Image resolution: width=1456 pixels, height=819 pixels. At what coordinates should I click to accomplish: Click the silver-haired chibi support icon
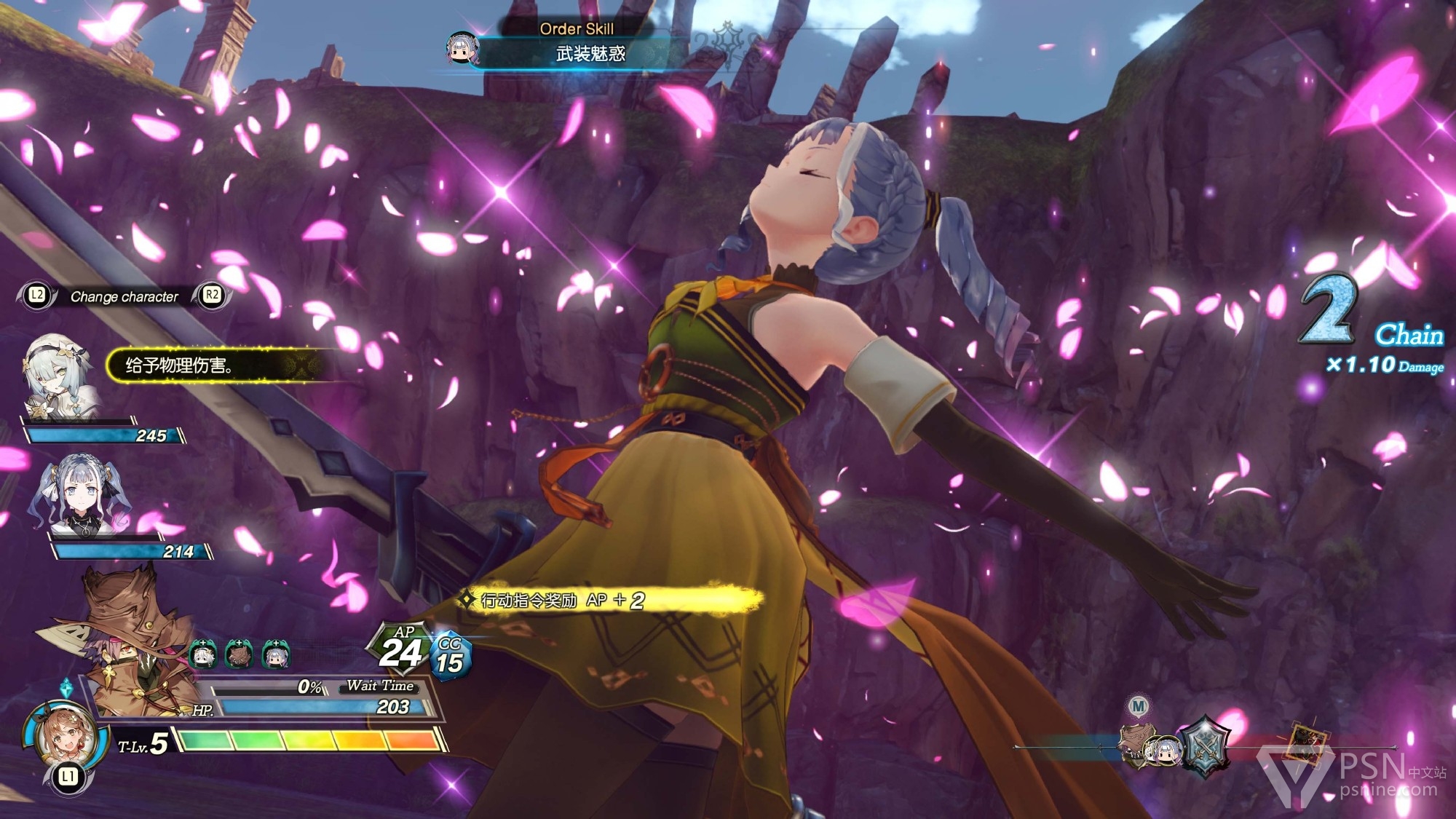(275, 654)
